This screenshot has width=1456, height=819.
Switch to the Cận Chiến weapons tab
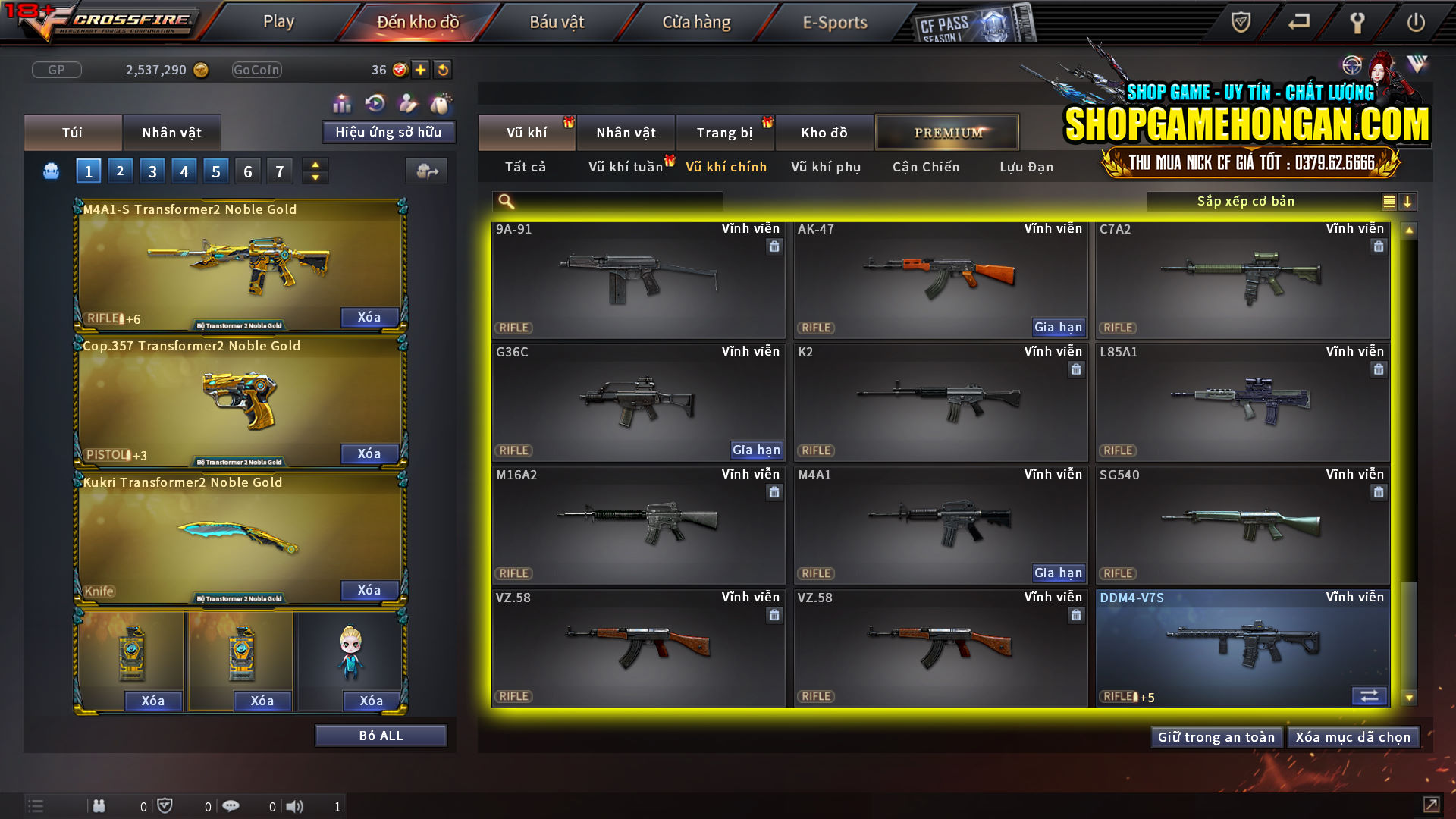(x=925, y=167)
